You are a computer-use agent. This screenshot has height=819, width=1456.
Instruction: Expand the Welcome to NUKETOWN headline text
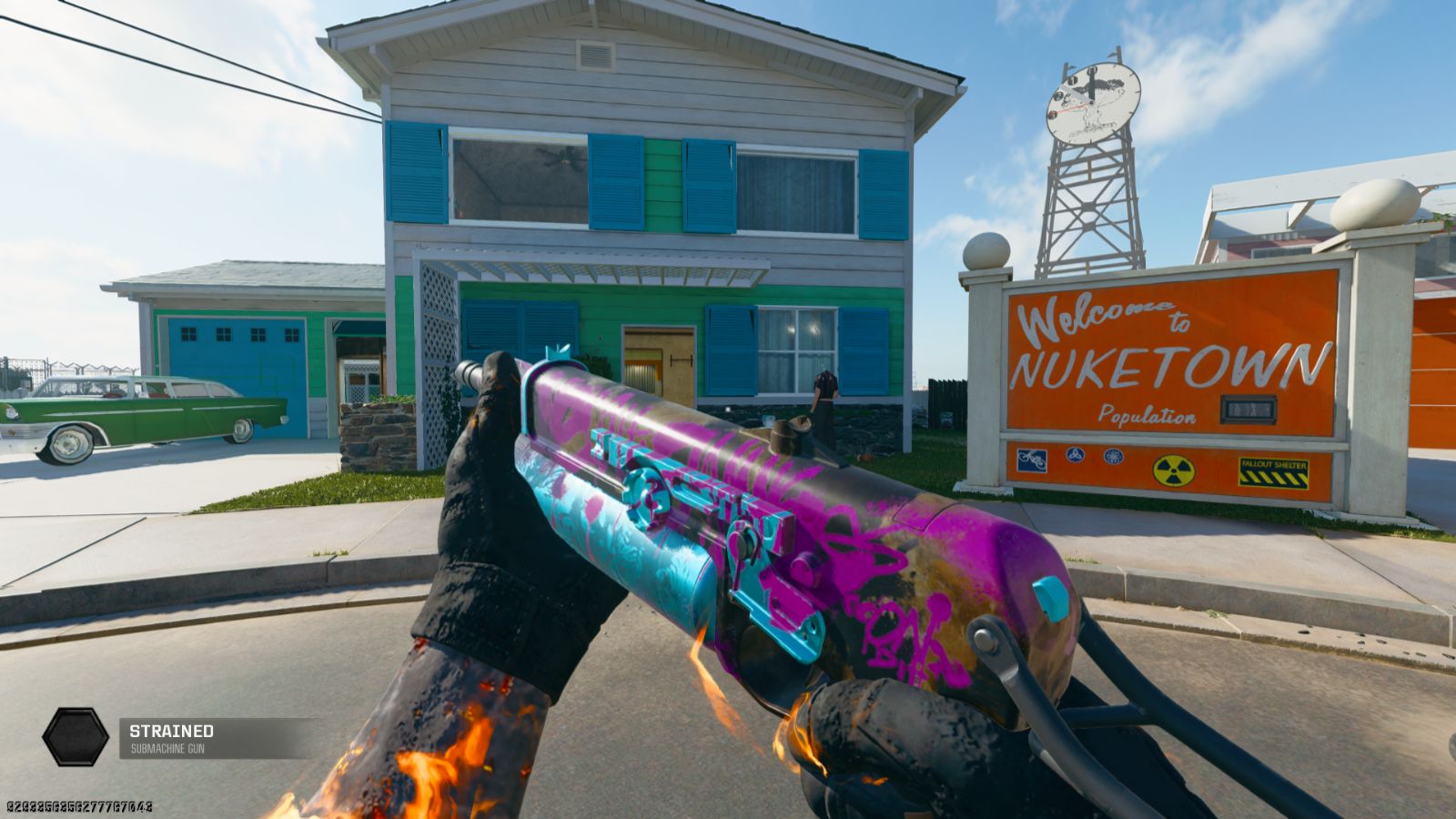click(x=1106, y=315)
